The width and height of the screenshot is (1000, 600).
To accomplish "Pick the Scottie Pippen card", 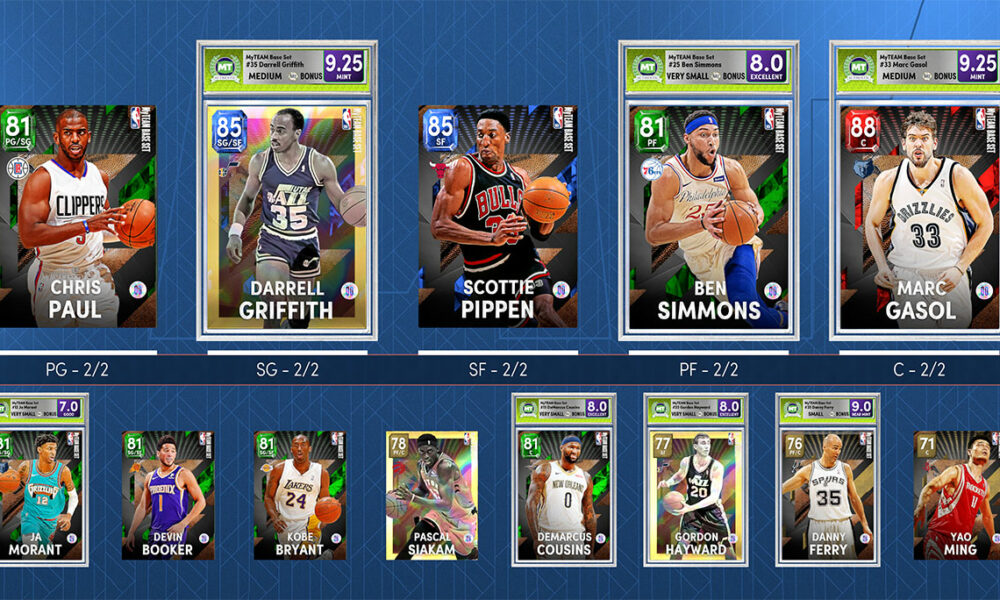I will [x=497, y=215].
